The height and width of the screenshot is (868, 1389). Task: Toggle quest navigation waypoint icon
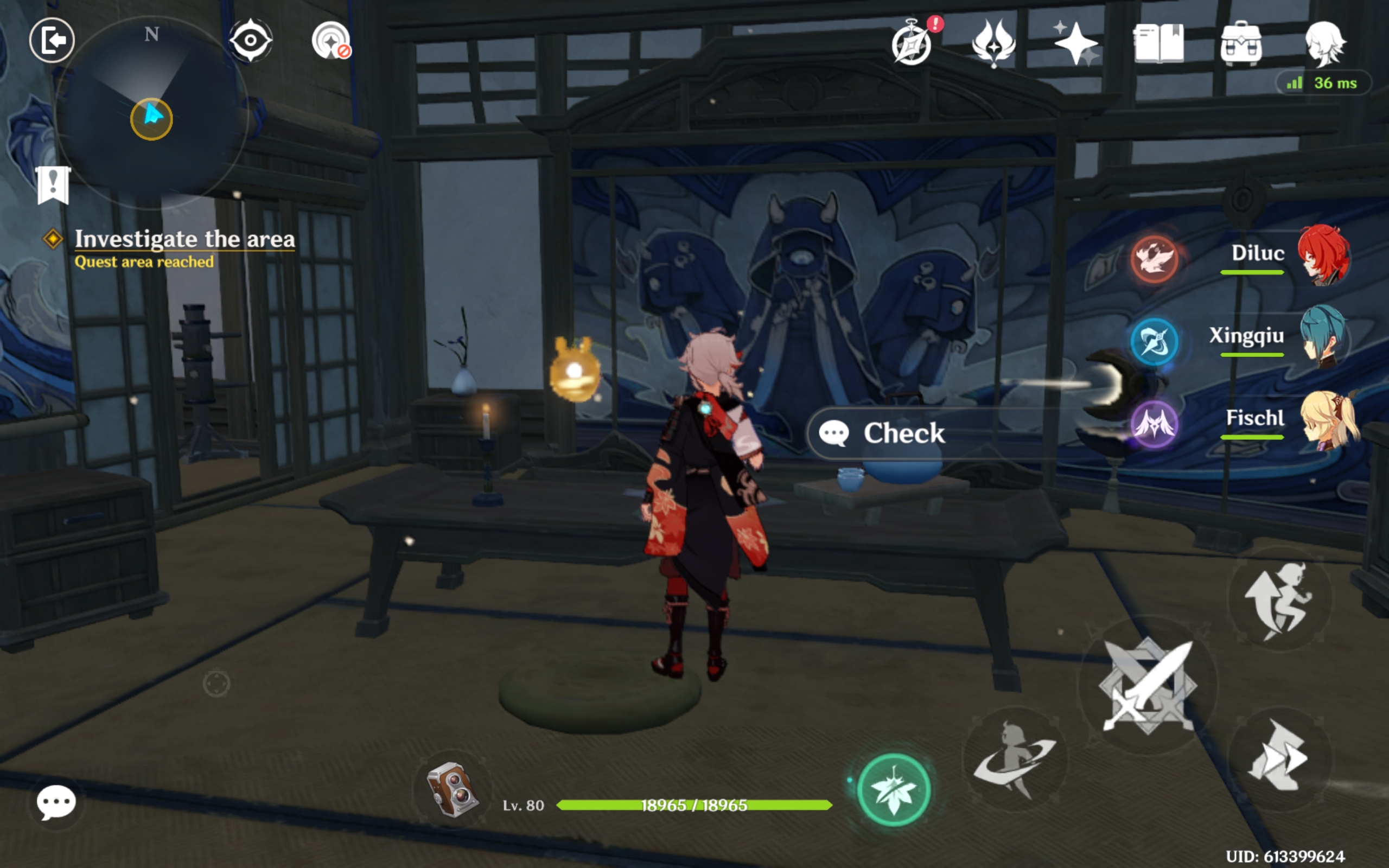click(252, 40)
